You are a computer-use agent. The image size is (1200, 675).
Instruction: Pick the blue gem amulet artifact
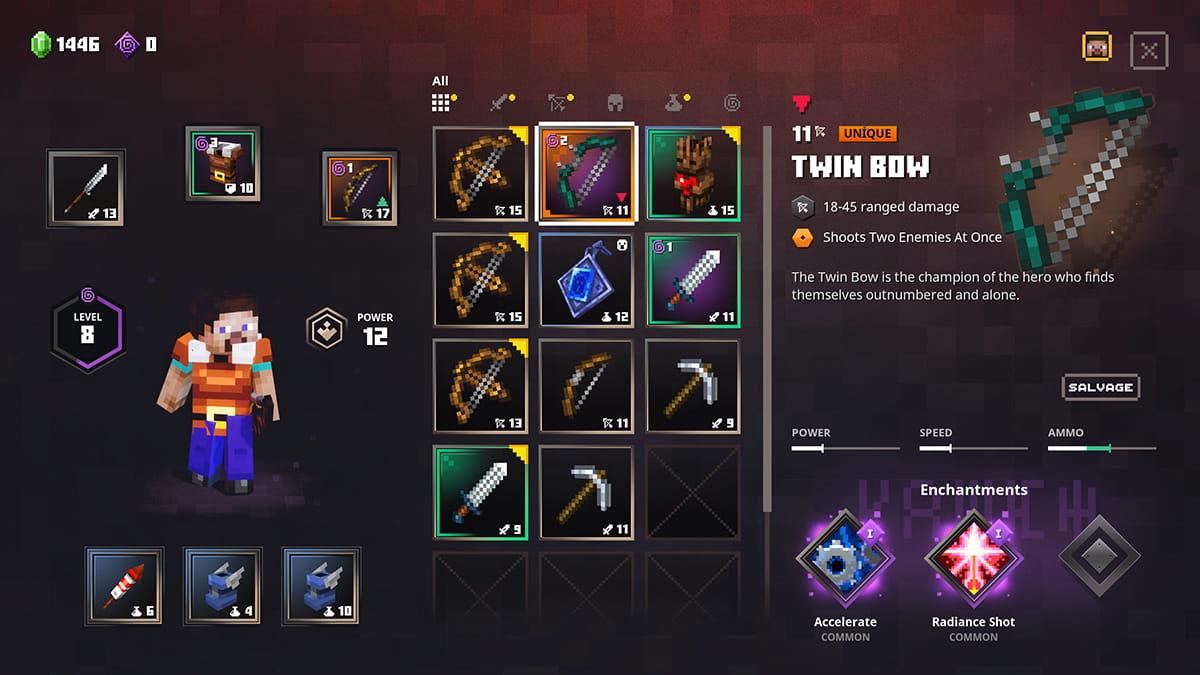(586, 280)
